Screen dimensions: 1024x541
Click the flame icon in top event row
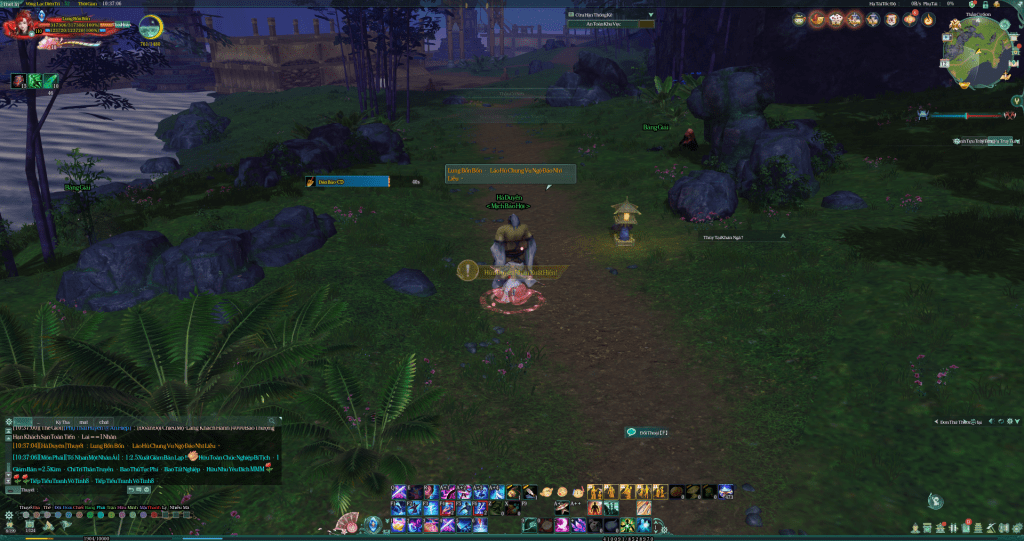927,19
